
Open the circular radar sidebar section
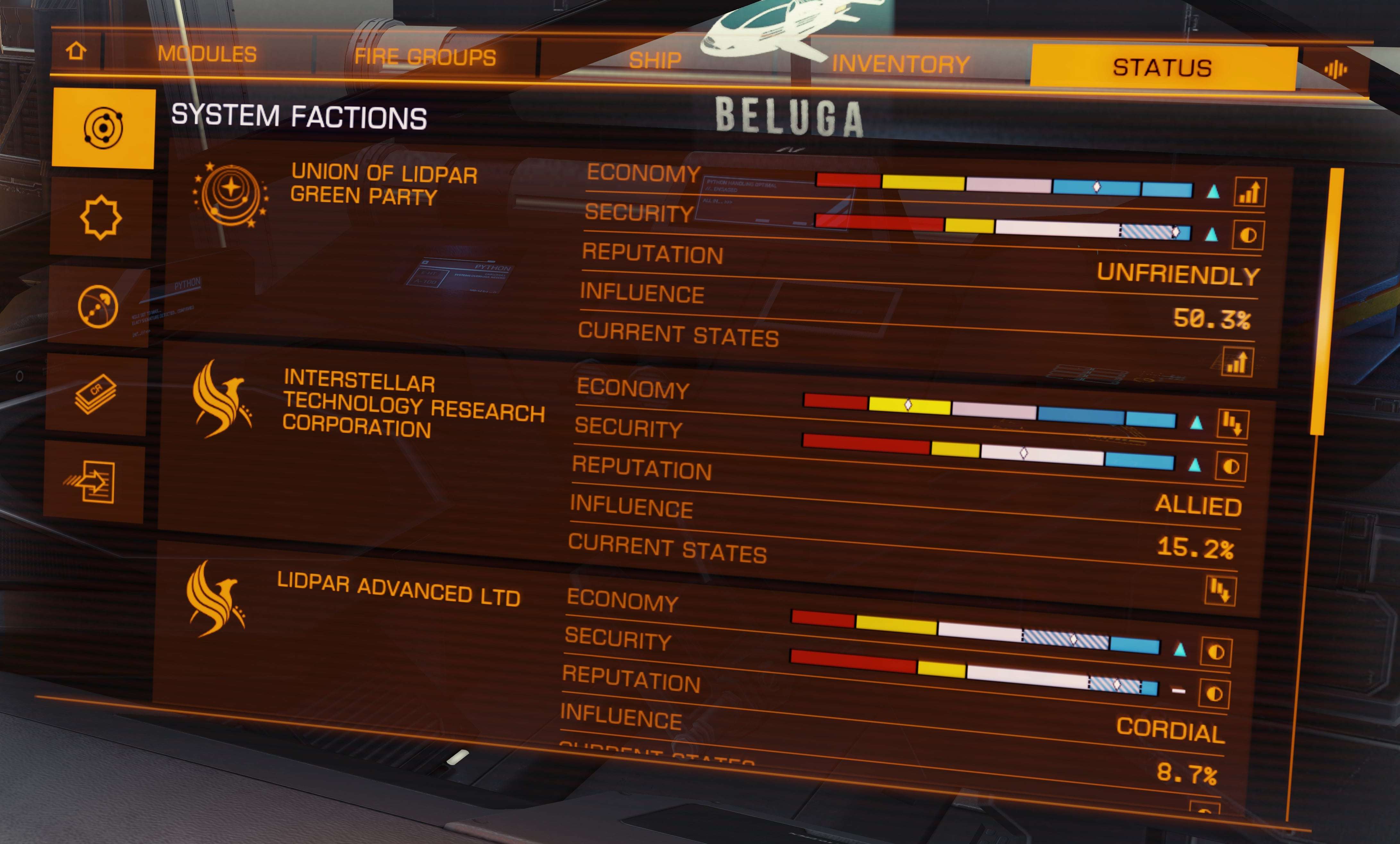(98, 307)
